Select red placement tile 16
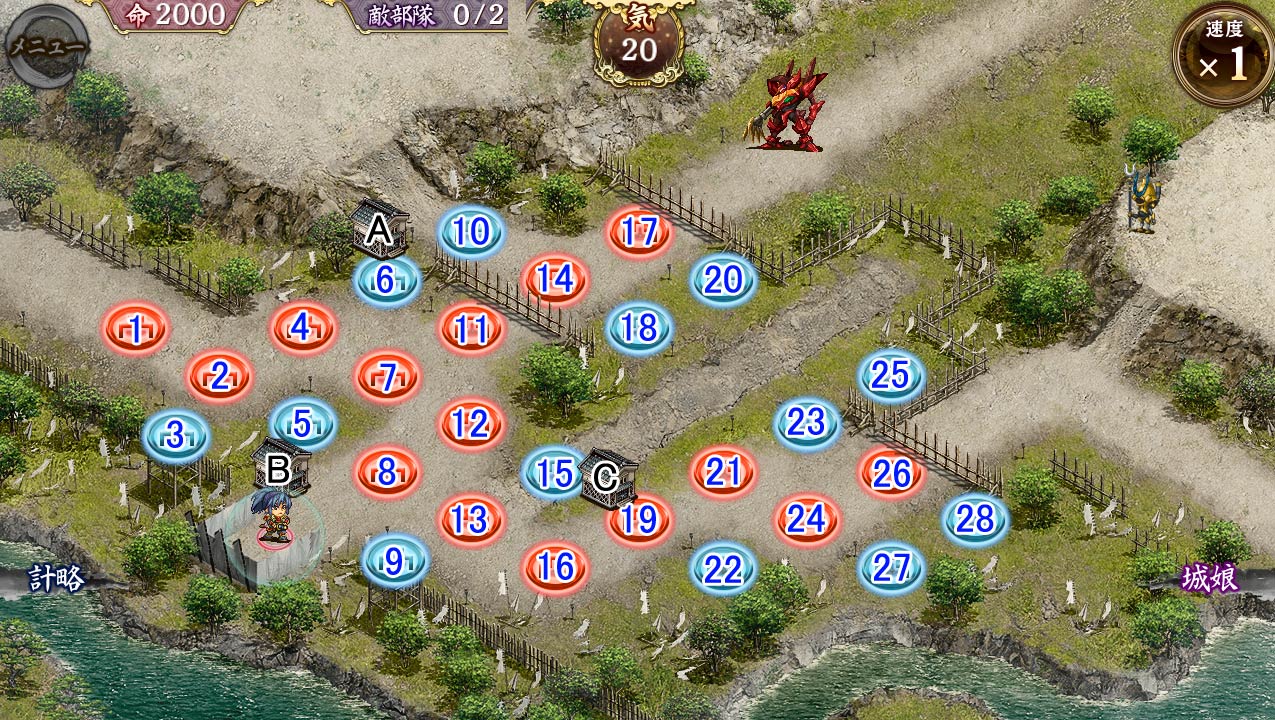Image resolution: width=1275 pixels, height=720 pixels. click(x=555, y=568)
